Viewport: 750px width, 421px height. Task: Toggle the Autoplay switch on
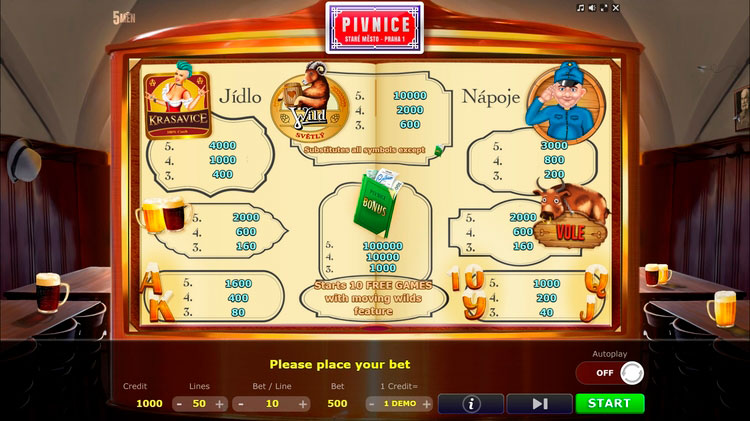(x=609, y=373)
